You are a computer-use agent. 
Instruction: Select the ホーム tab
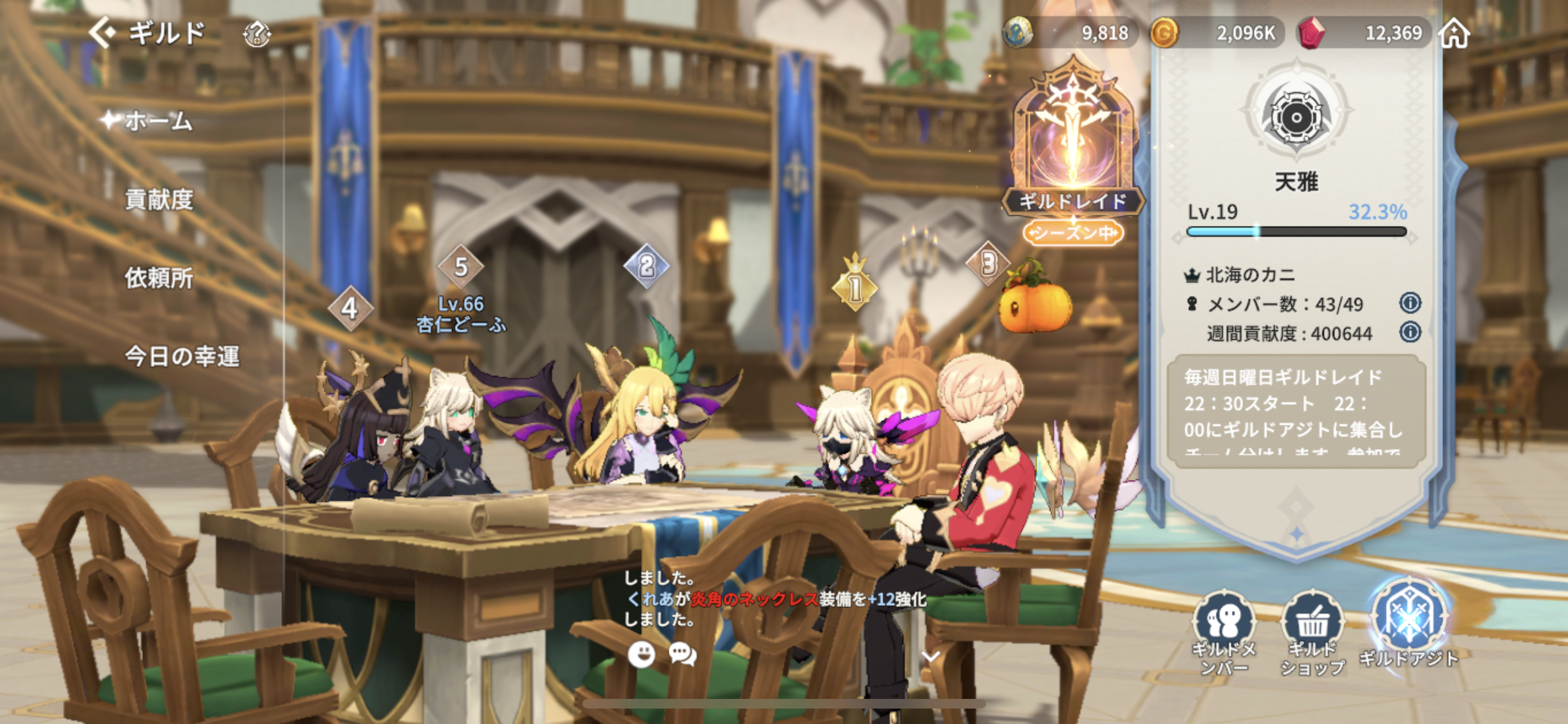[x=158, y=121]
